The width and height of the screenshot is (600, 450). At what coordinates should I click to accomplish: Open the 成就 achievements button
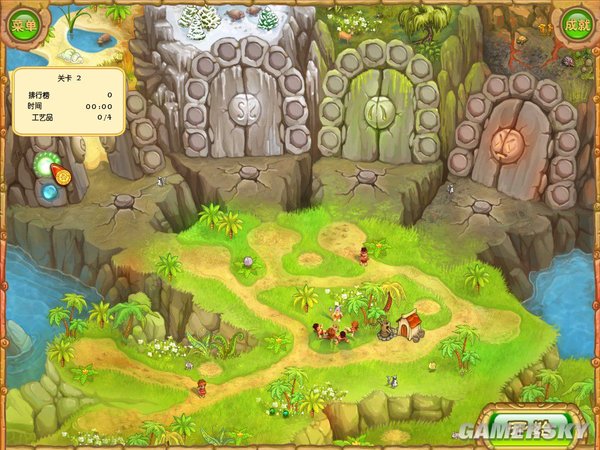point(577,23)
